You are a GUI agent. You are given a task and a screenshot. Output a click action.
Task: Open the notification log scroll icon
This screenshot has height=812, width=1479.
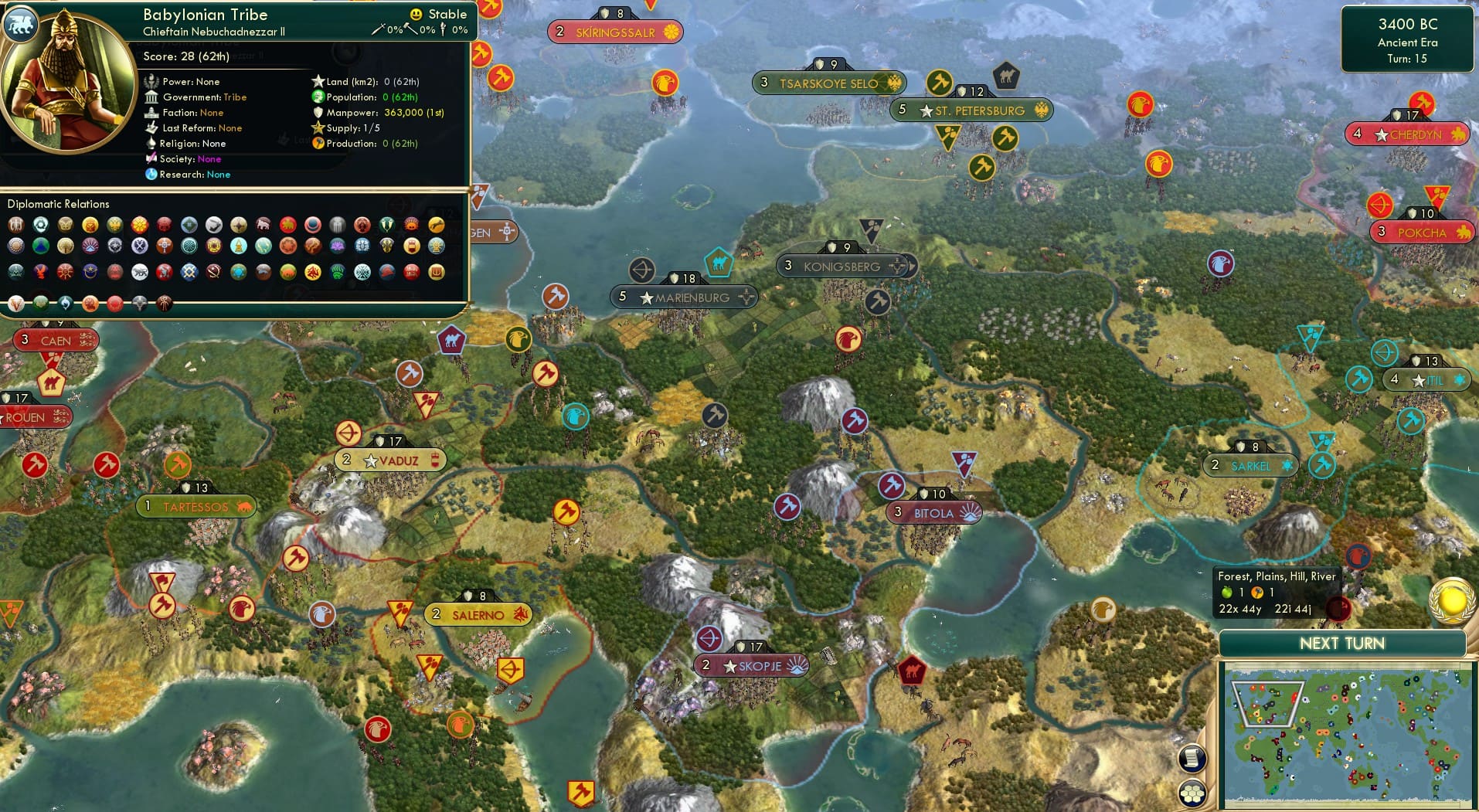[x=1192, y=757]
